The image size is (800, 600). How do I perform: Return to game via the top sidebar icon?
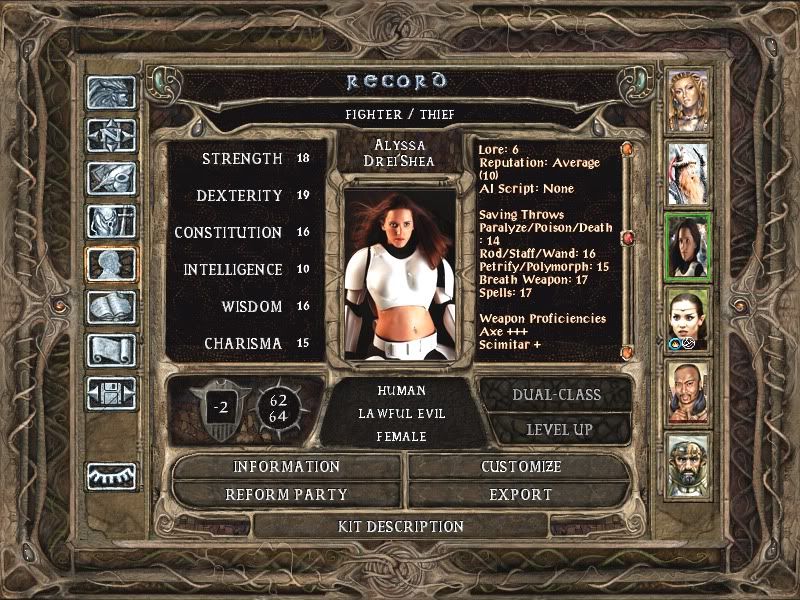[x=111, y=92]
